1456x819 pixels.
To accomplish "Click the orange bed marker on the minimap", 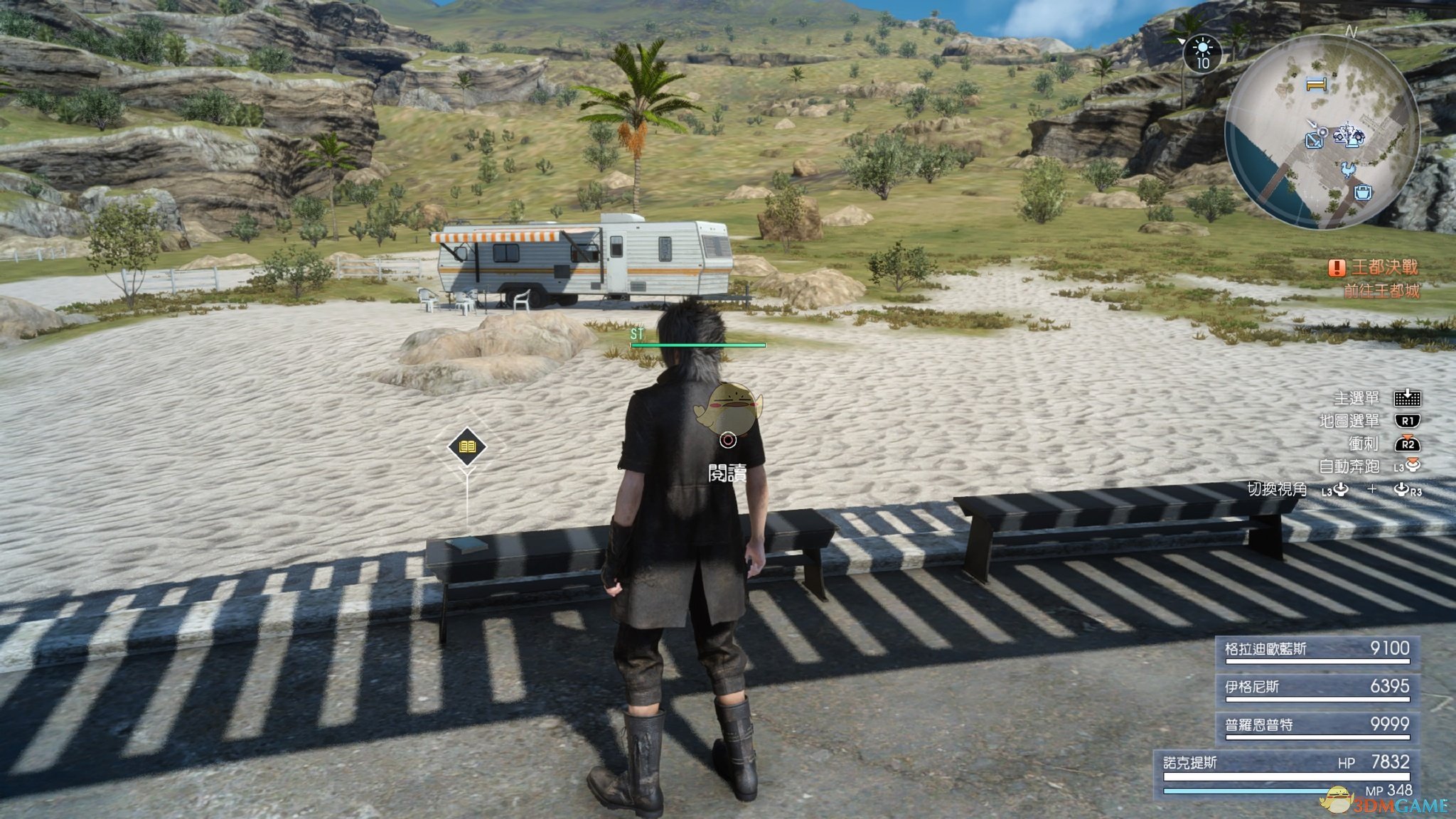I will click(1316, 85).
